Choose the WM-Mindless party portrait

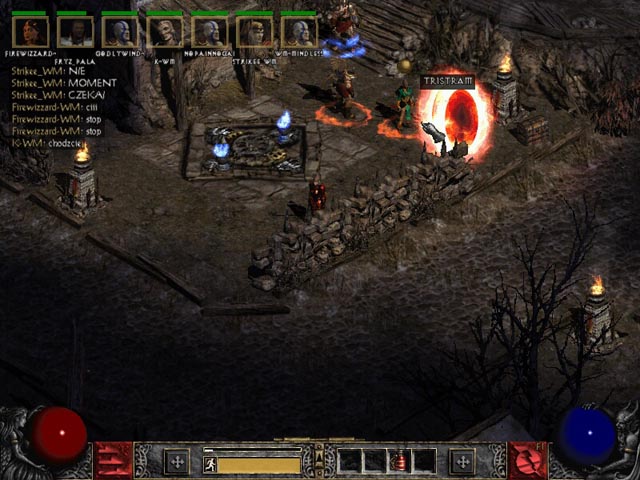click(x=299, y=31)
